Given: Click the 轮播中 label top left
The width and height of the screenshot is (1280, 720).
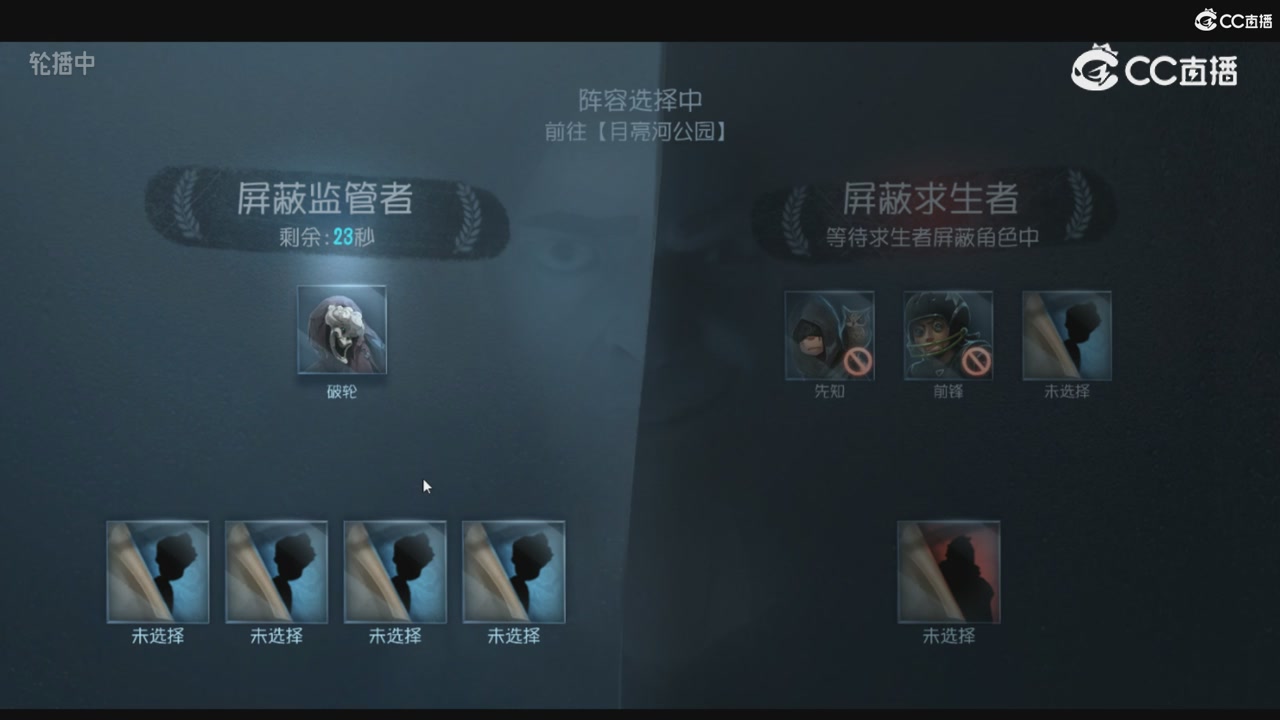Looking at the screenshot, I should (x=61, y=64).
